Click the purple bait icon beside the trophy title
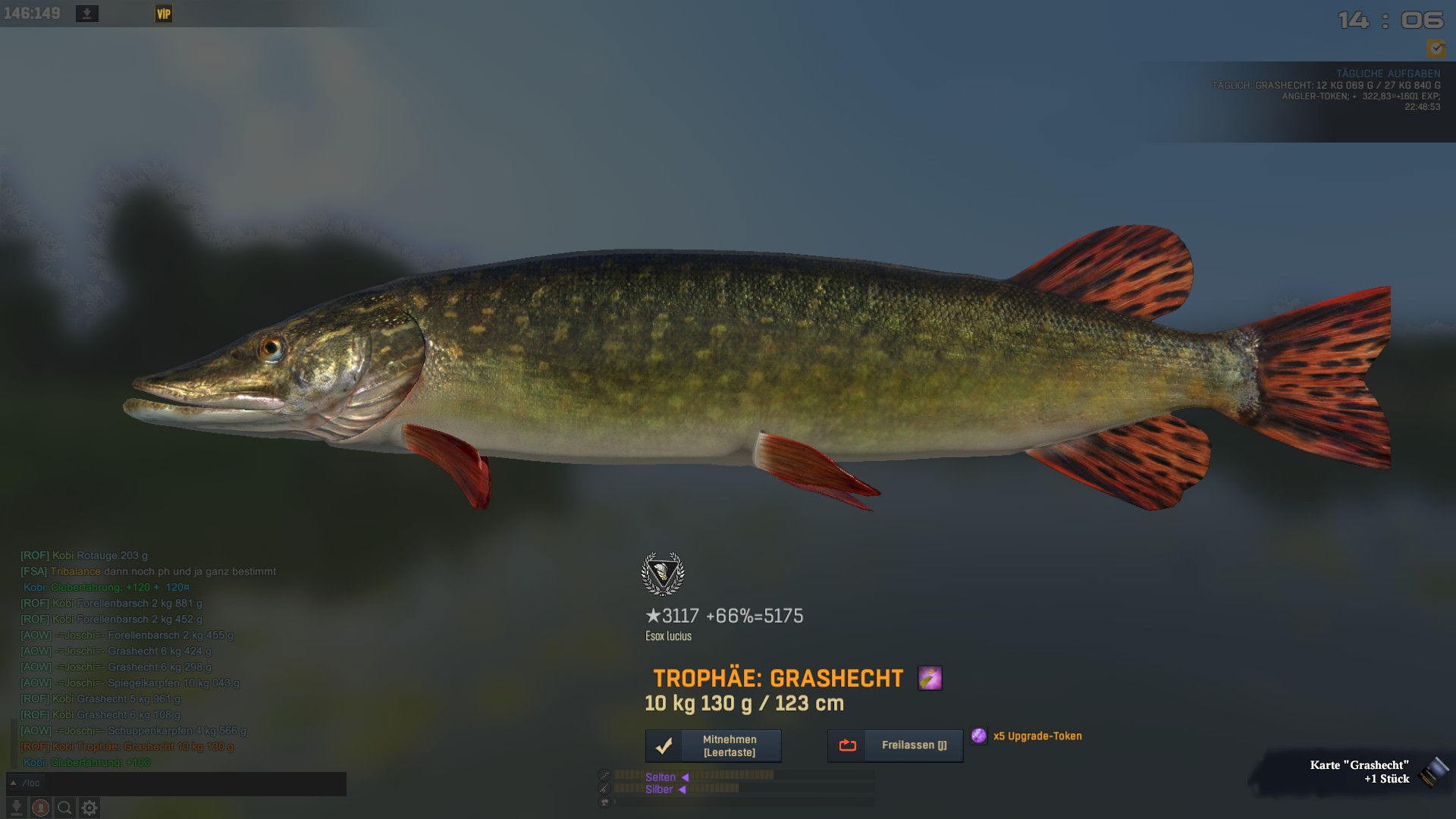This screenshot has height=819, width=1456. [x=930, y=678]
